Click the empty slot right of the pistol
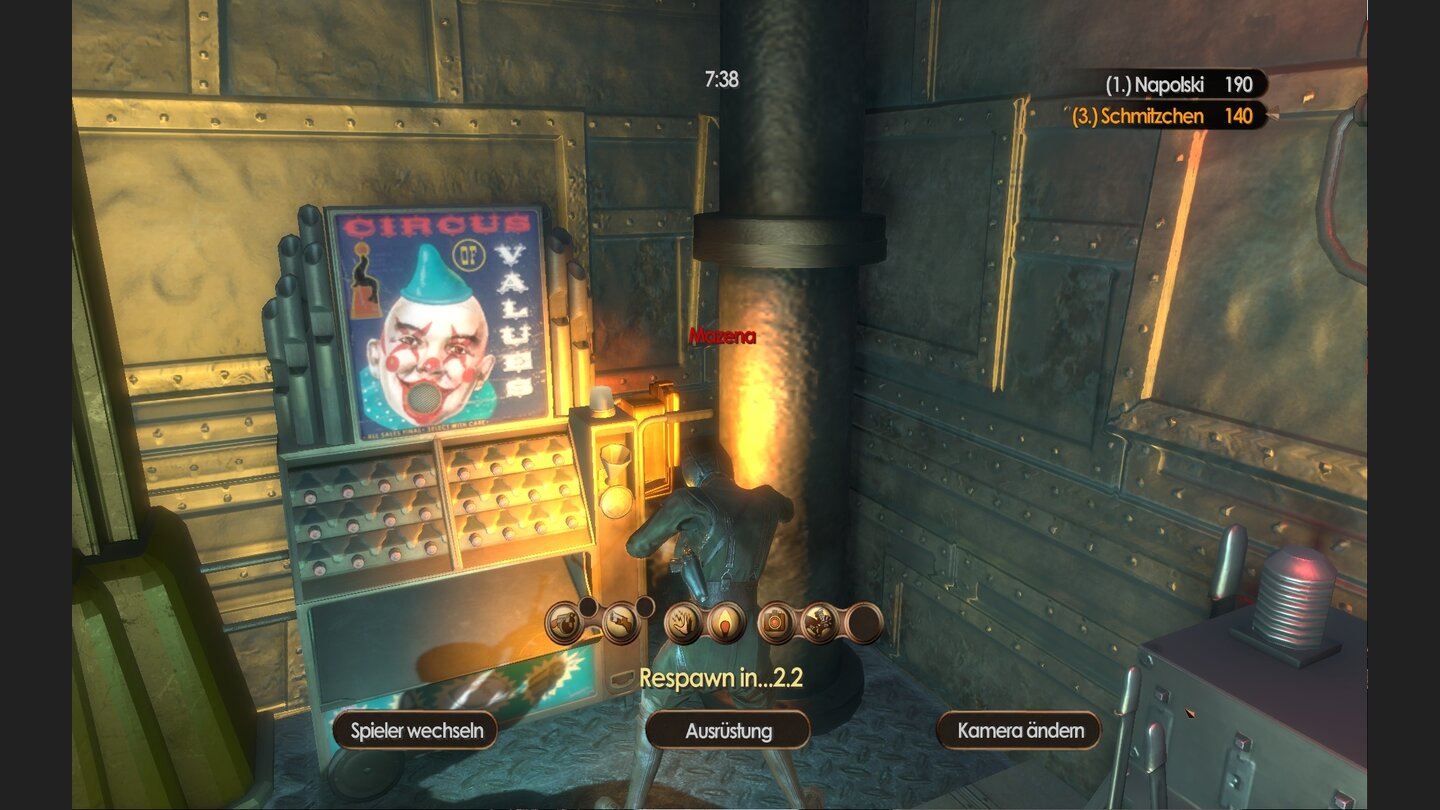The width and height of the screenshot is (1440, 810). (x=645, y=608)
